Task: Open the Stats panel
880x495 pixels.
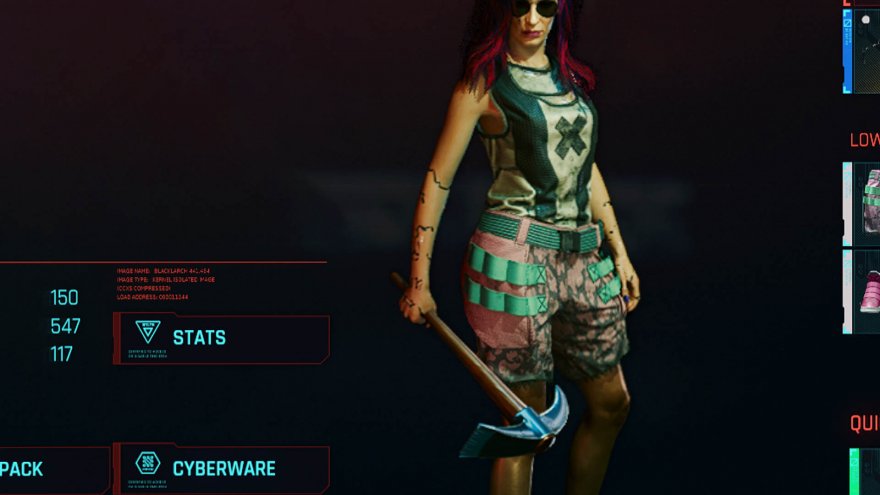Action: (x=221, y=338)
